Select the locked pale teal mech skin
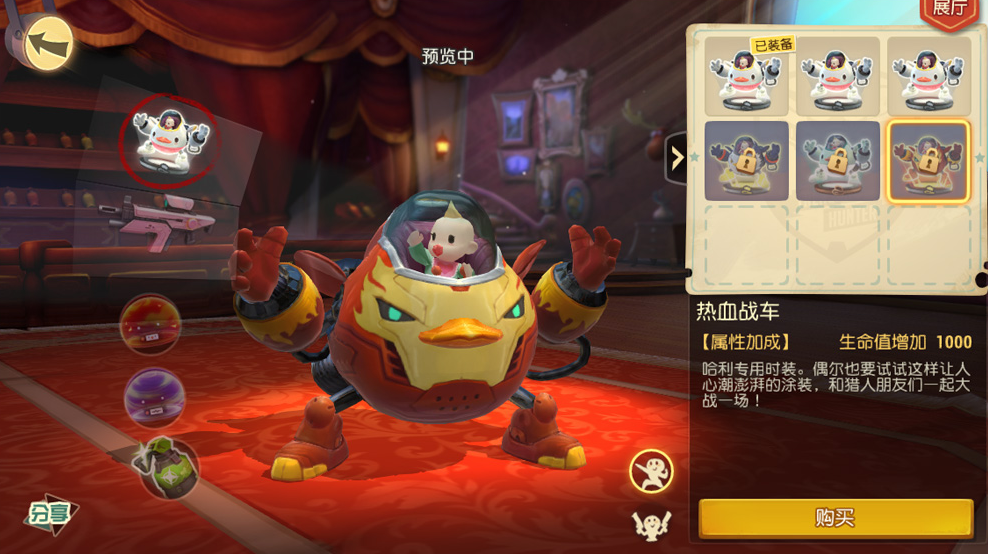Viewport: 988px width, 554px height. [x=838, y=161]
